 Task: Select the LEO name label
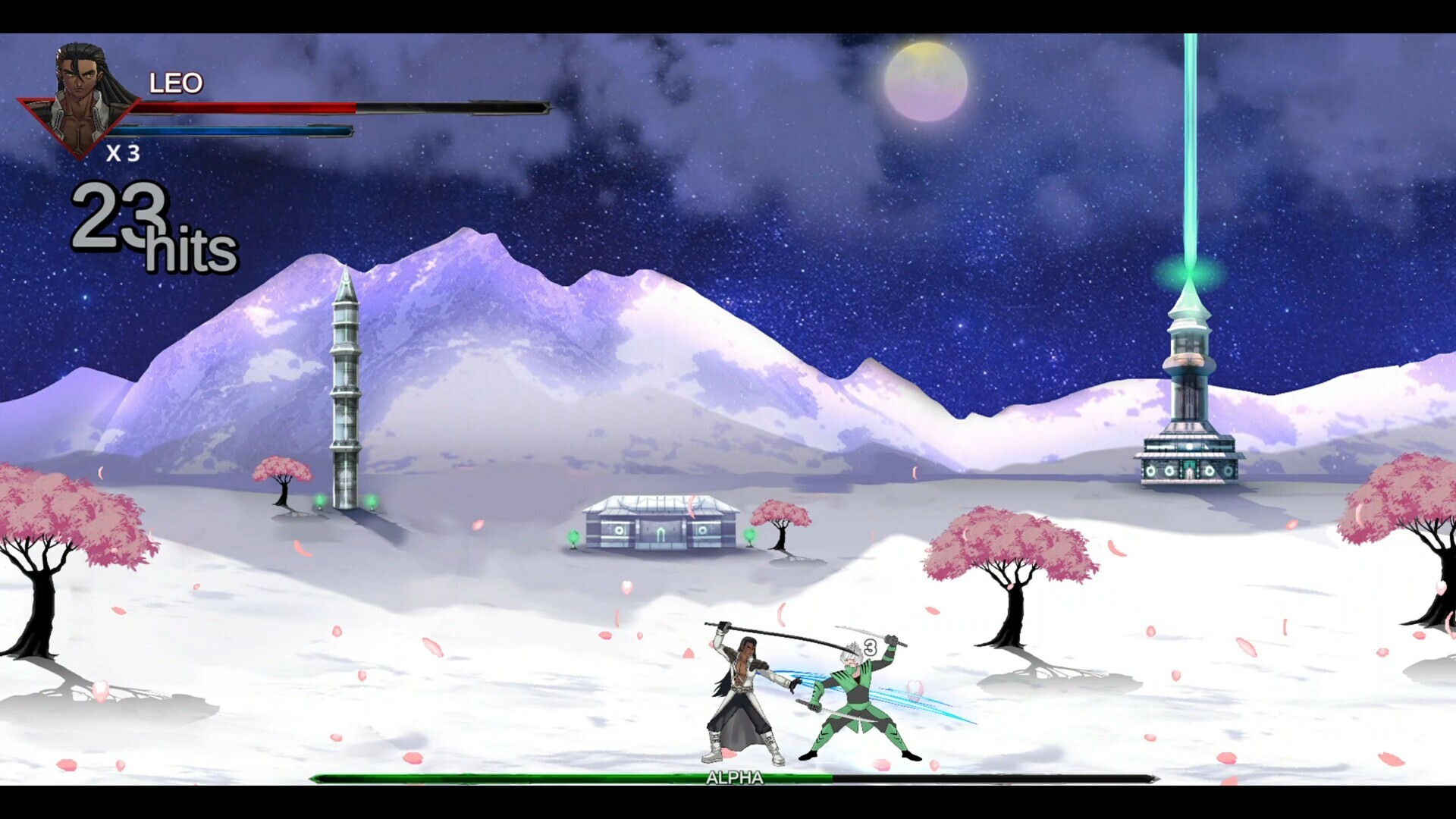tap(176, 82)
